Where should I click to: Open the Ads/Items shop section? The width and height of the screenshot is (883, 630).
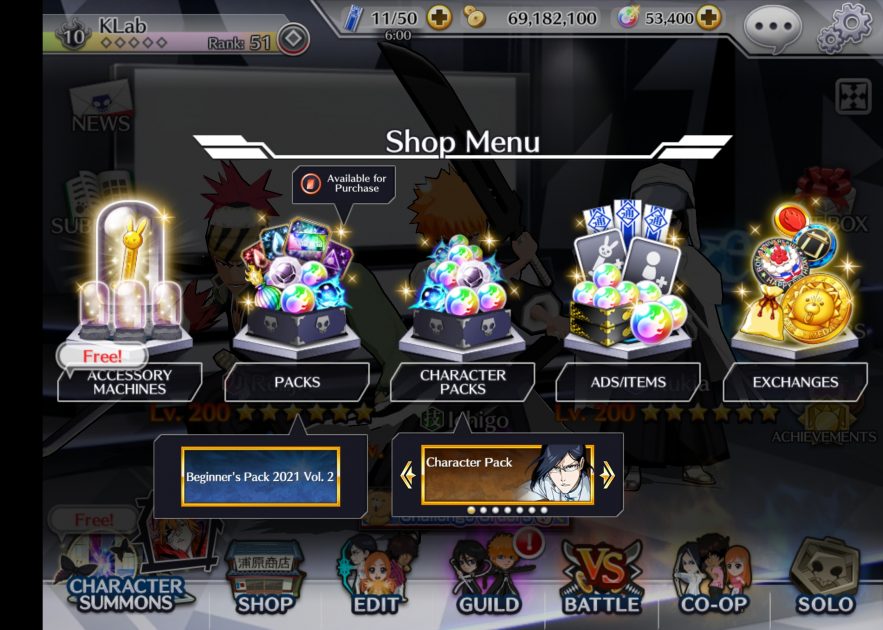(628, 381)
